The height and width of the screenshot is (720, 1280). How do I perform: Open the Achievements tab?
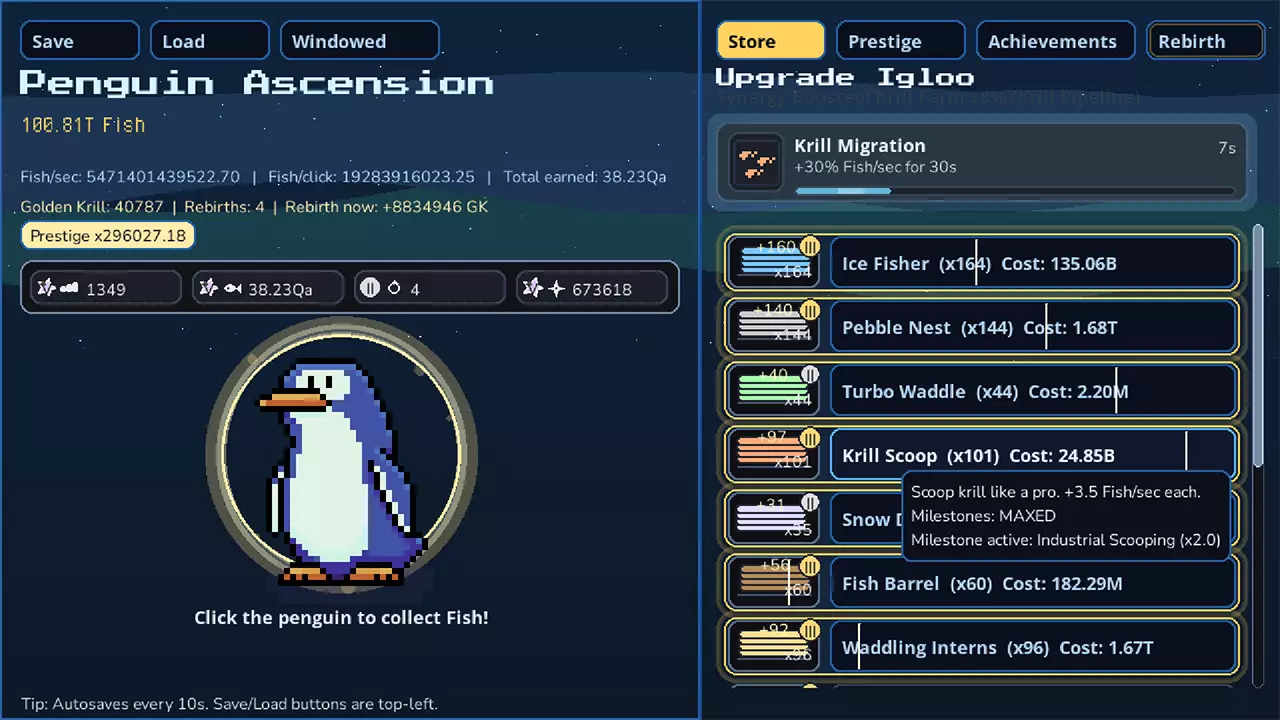(1054, 41)
